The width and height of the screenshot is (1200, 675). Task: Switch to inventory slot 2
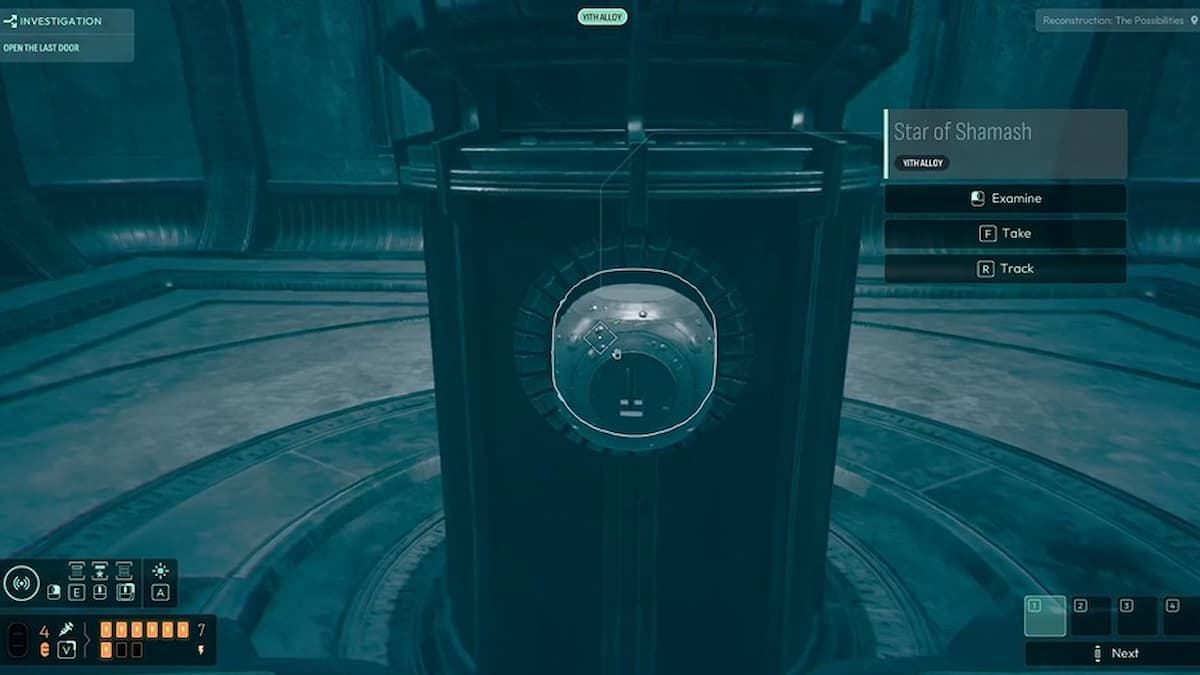(1091, 616)
